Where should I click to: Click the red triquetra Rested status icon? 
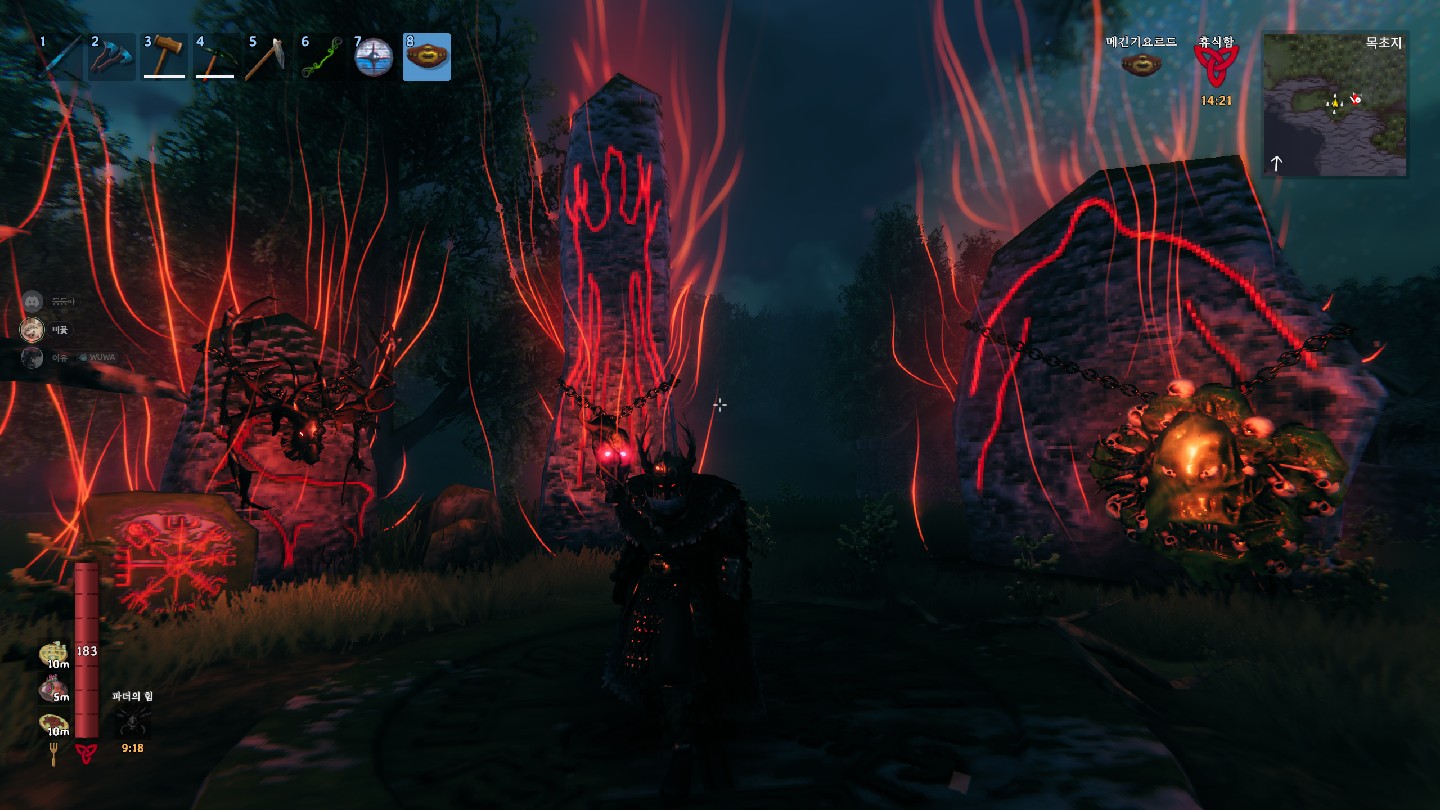tap(1214, 67)
